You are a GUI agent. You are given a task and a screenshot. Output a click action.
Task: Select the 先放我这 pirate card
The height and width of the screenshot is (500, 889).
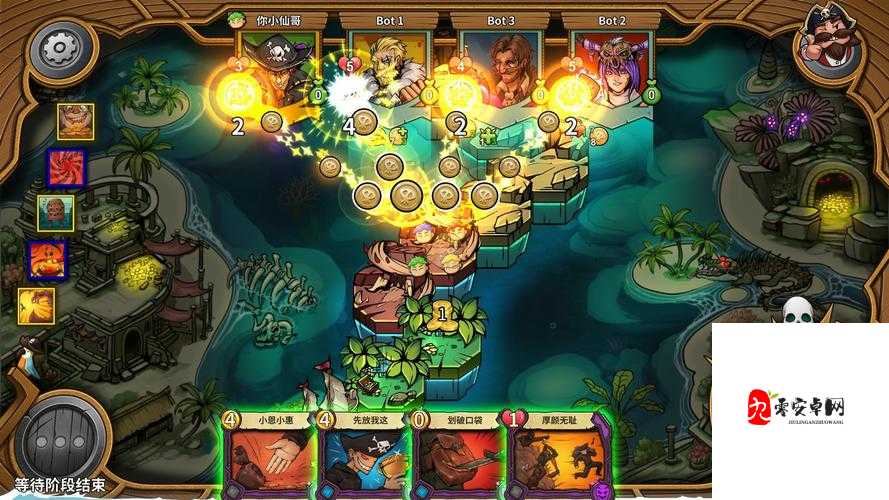click(x=364, y=456)
